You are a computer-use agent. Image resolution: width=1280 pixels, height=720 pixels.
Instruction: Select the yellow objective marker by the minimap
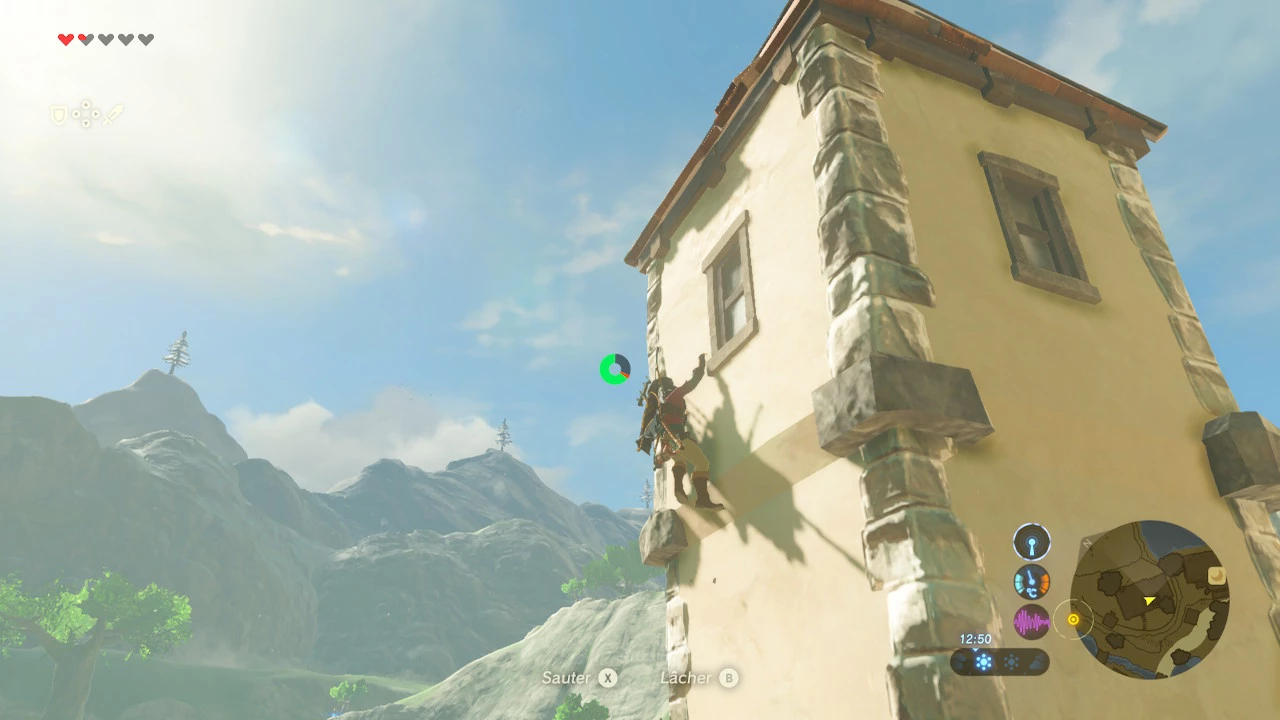(1073, 620)
